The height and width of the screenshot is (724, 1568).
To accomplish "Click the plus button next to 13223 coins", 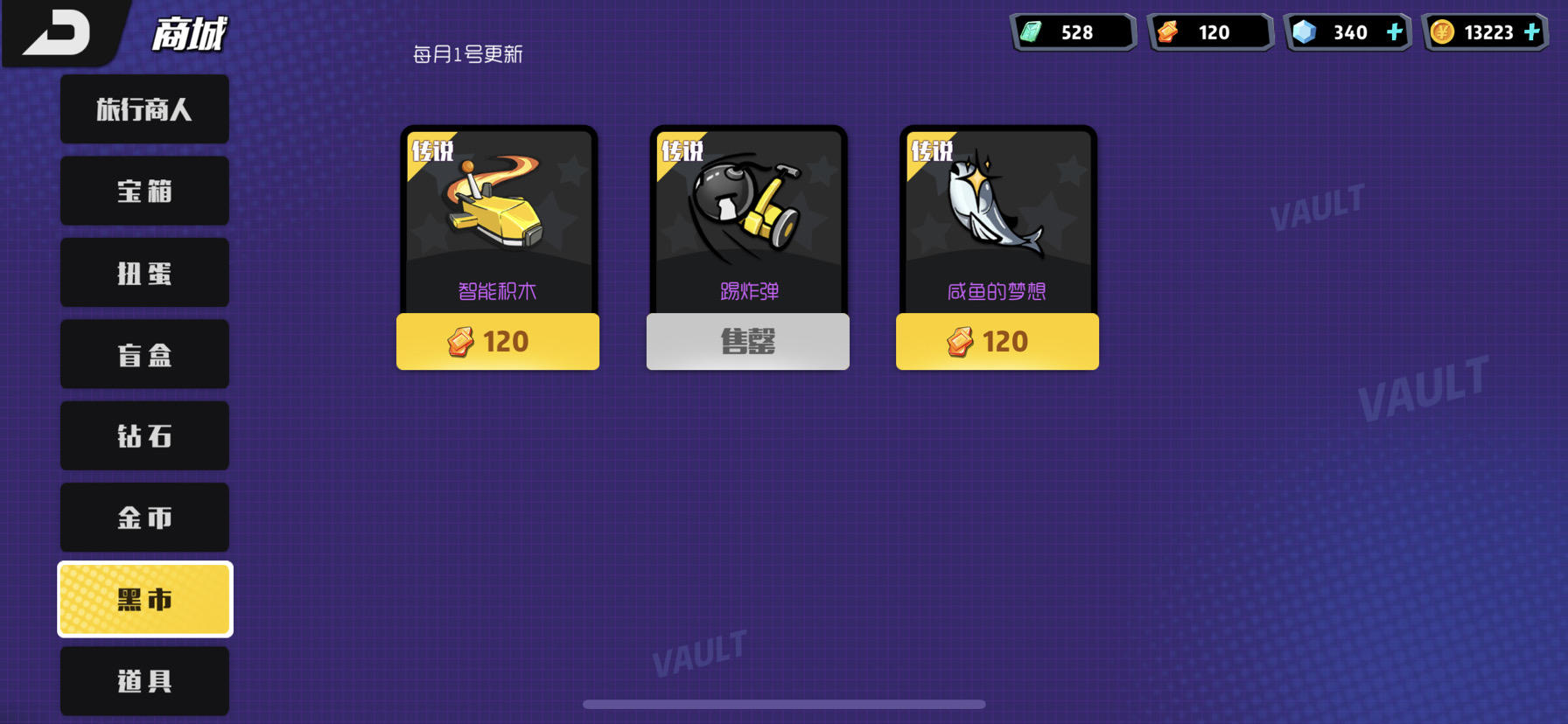I will tap(1533, 31).
